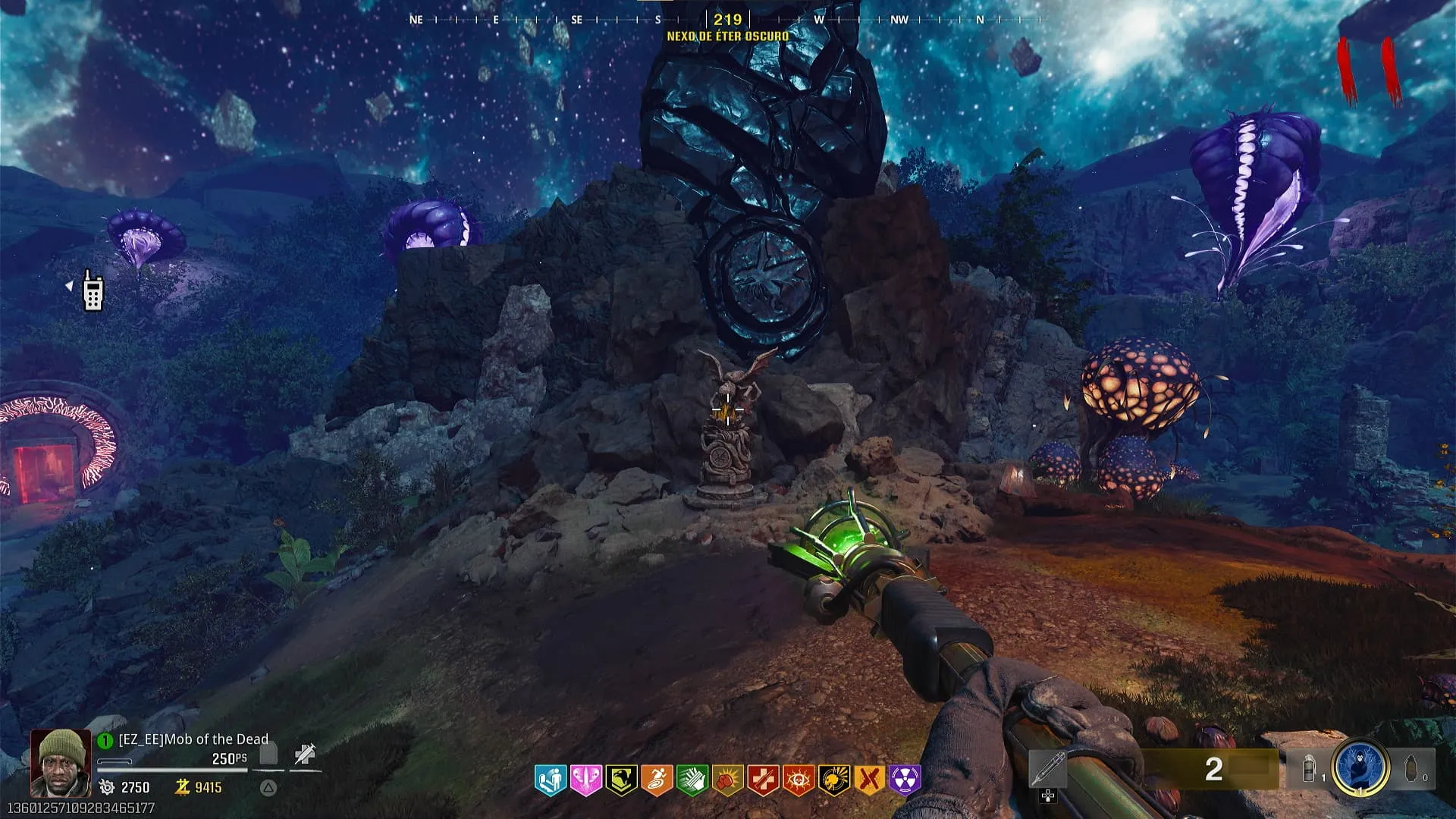Select the pink PhD Flopper perk icon
Image resolution: width=1456 pixels, height=819 pixels.
[585, 780]
